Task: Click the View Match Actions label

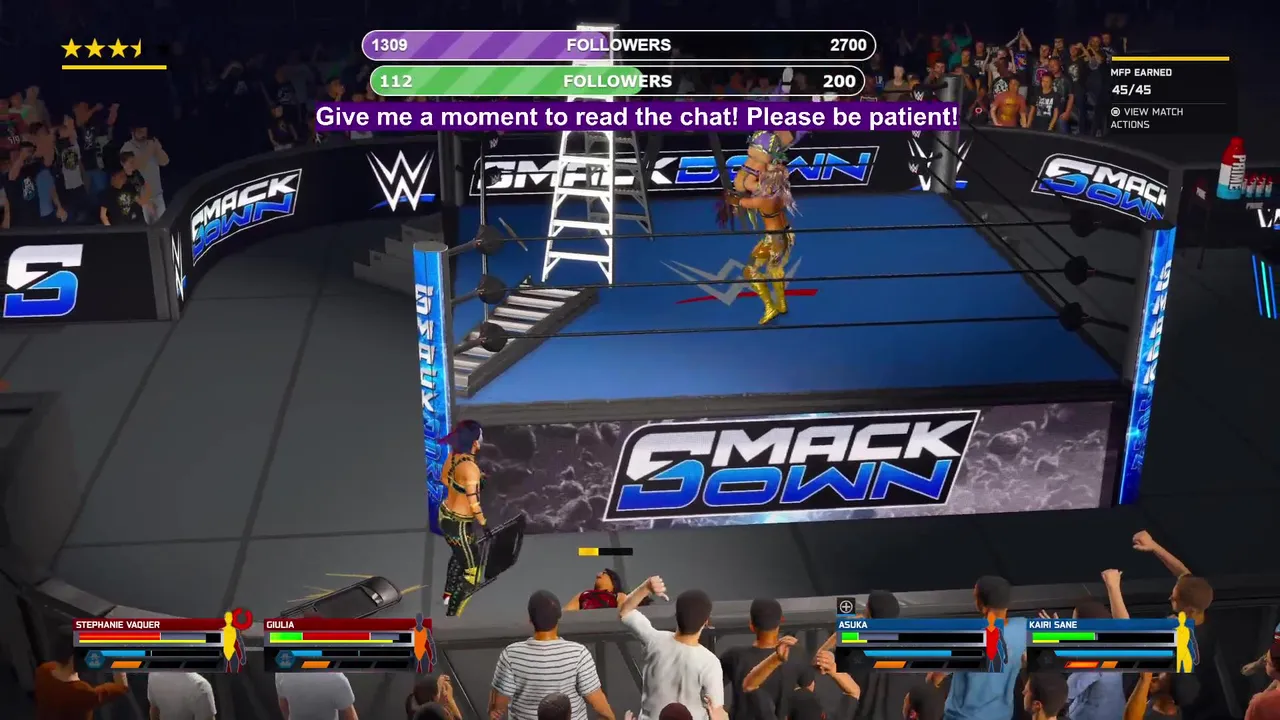Action: coord(1152,118)
